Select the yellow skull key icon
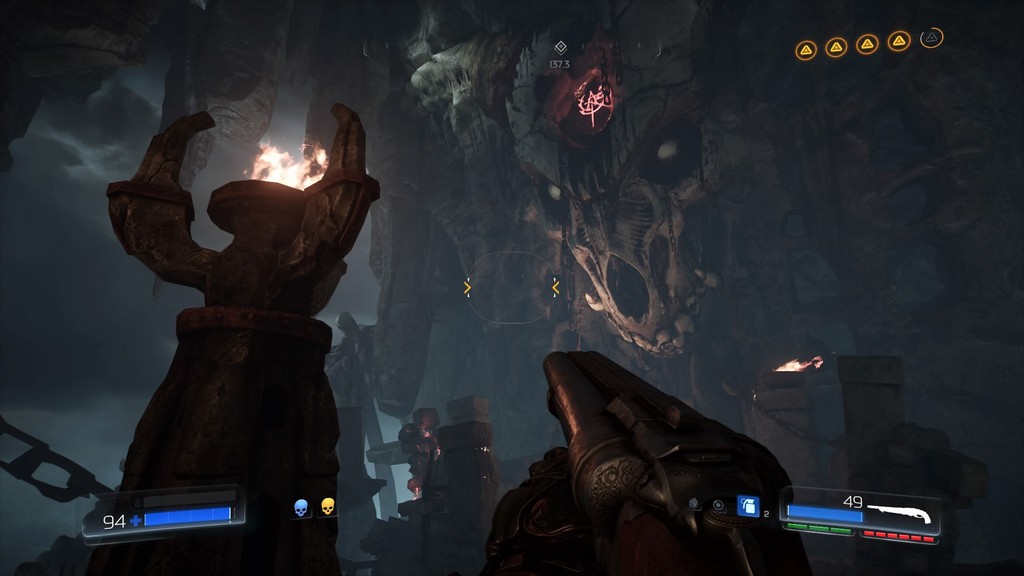The image size is (1024, 576). click(x=327, y=508)
